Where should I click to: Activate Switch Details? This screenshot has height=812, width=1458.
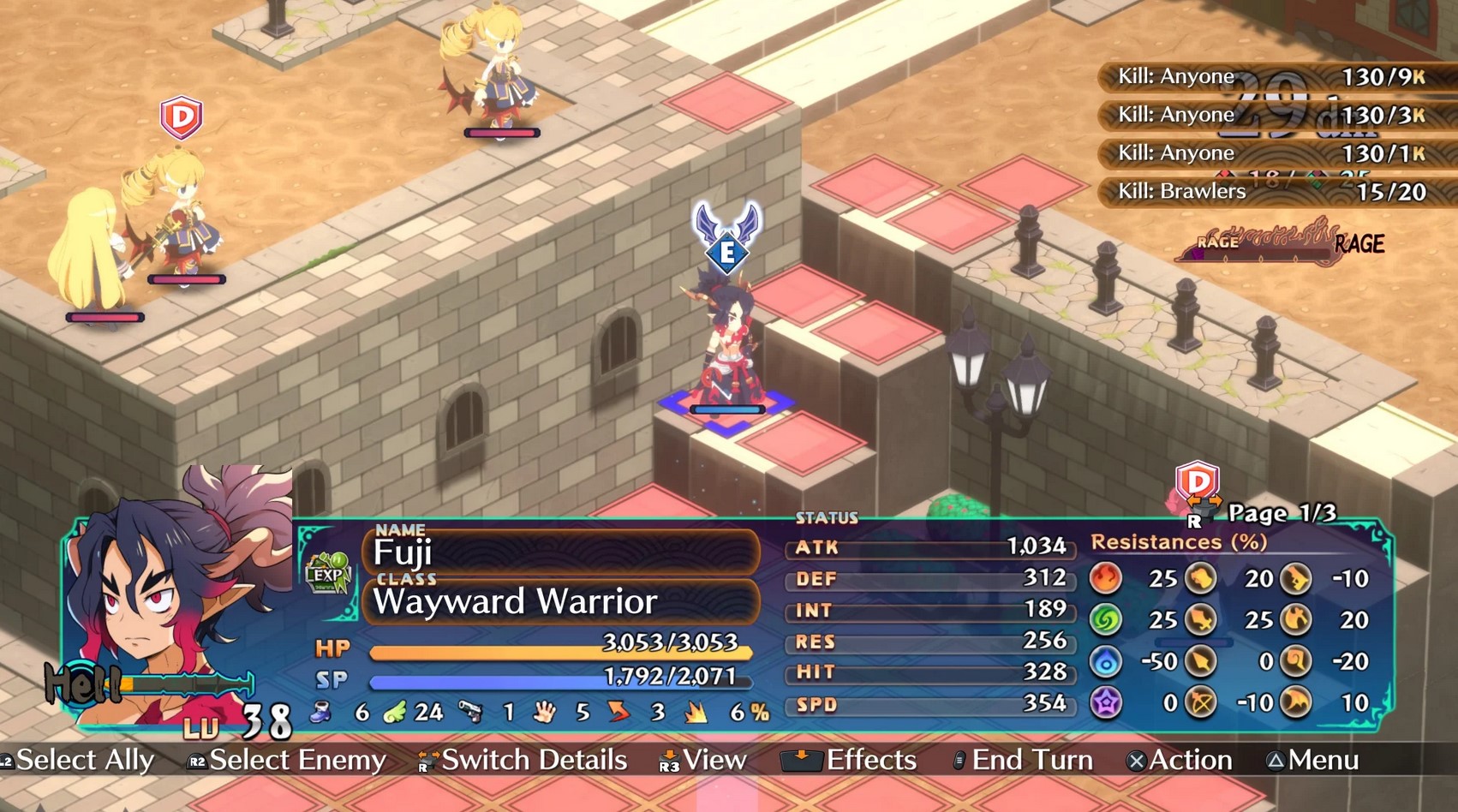523,761
